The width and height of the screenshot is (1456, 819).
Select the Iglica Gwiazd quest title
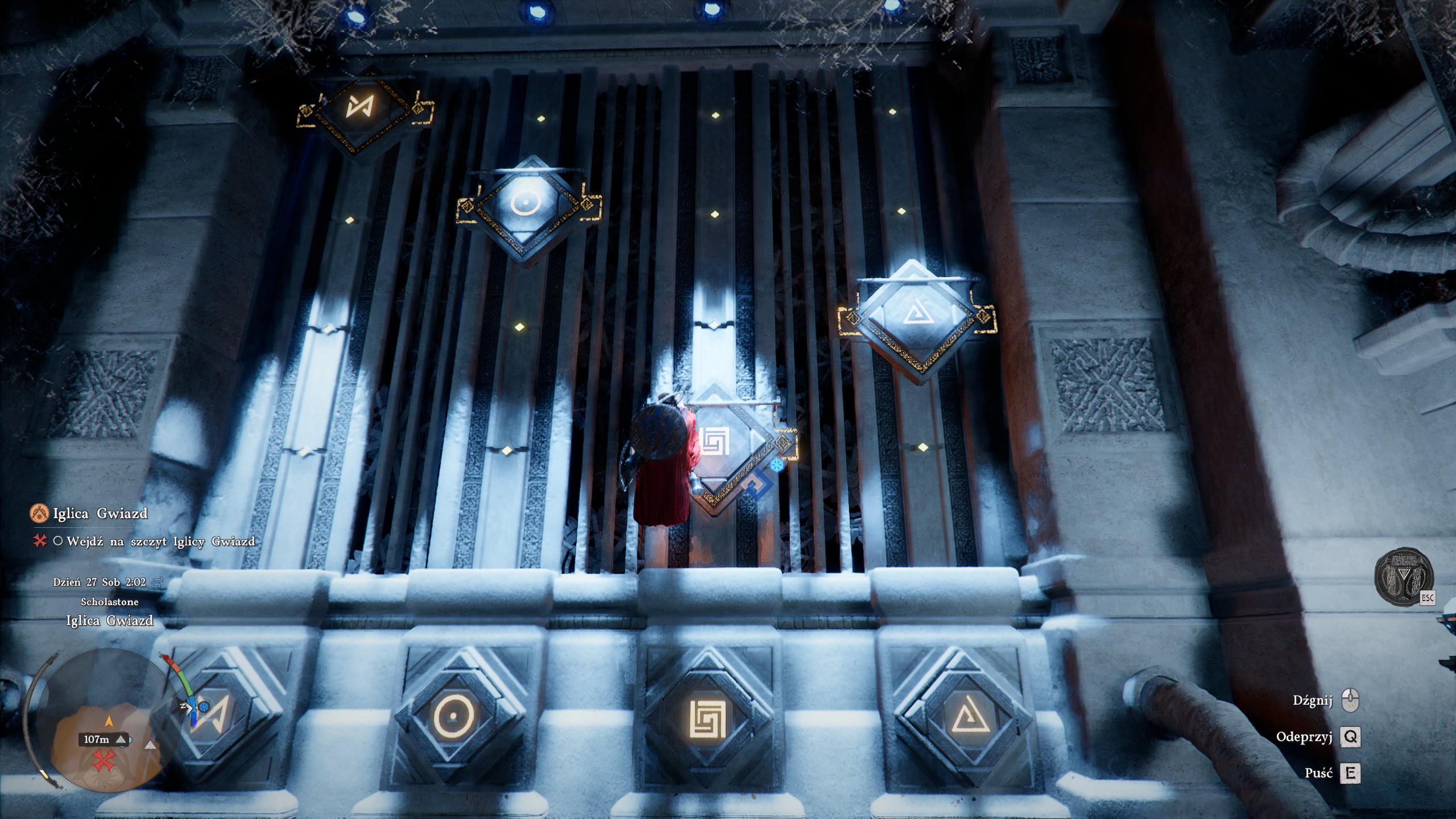[x=100, y=514]
